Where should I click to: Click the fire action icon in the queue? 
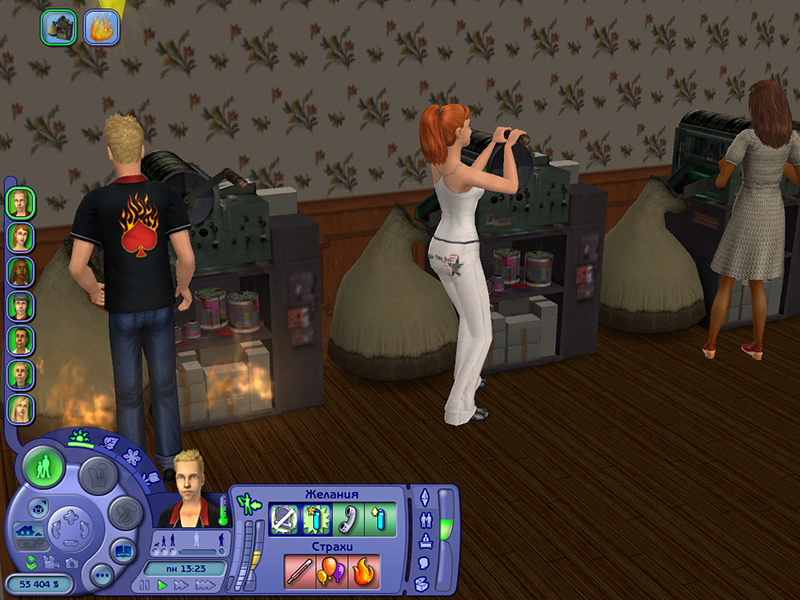[x=102, y=27]
